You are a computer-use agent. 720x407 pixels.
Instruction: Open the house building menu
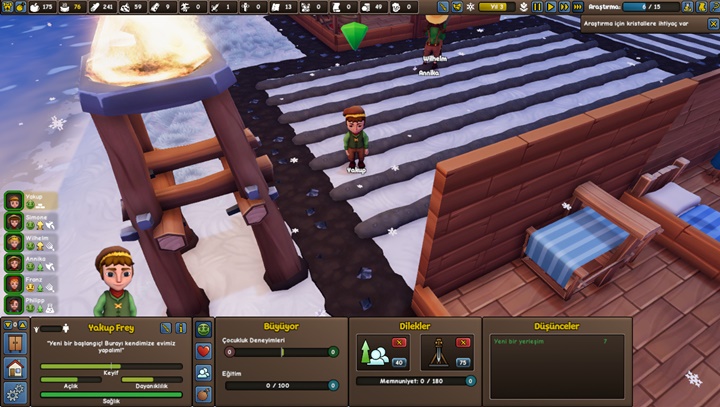pos(14,368)
